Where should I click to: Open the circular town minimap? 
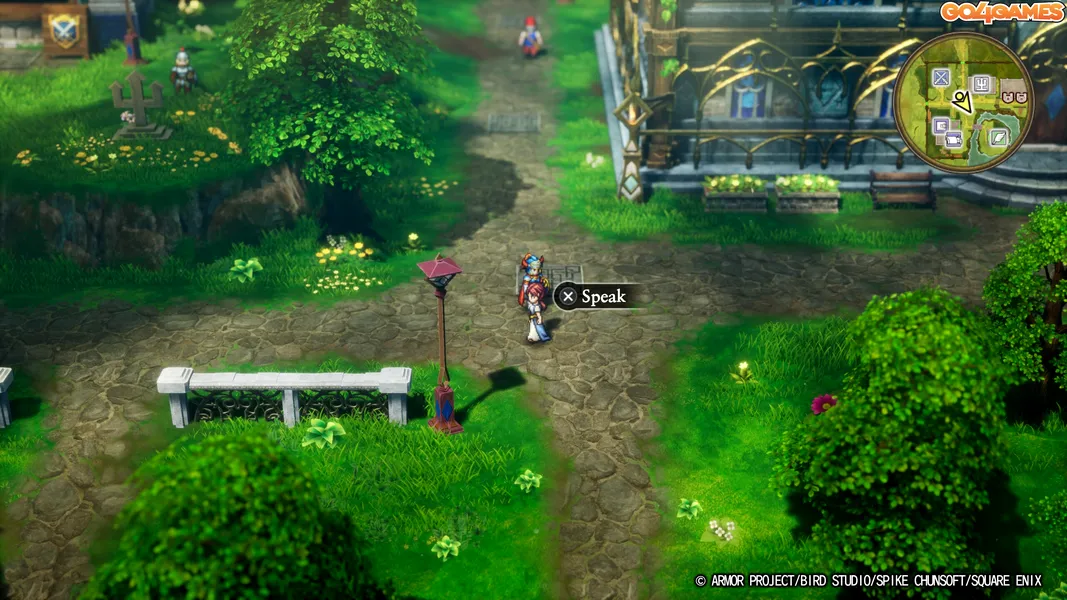[963, 102]
